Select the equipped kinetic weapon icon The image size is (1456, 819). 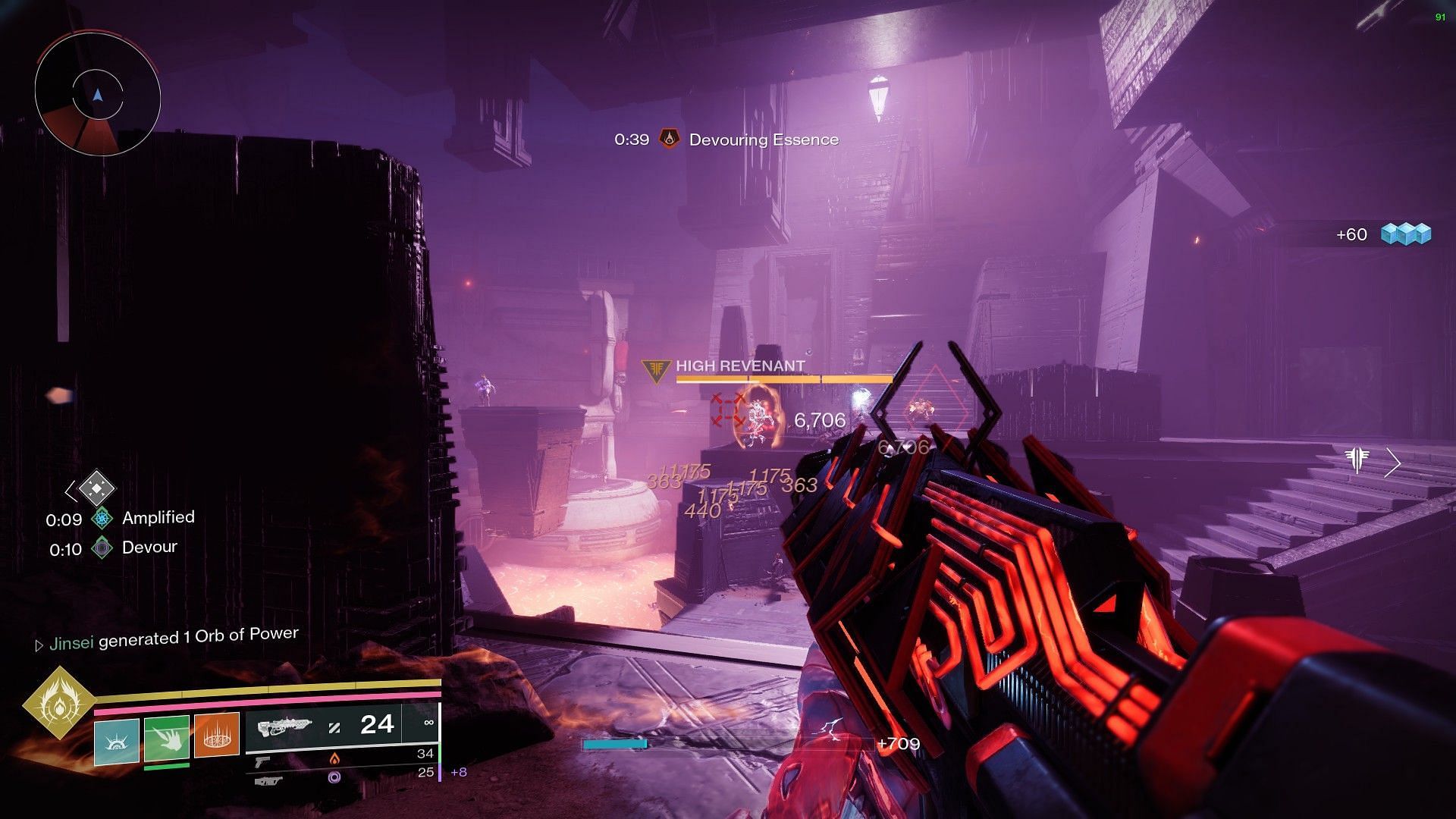click(x=284, y=729)
